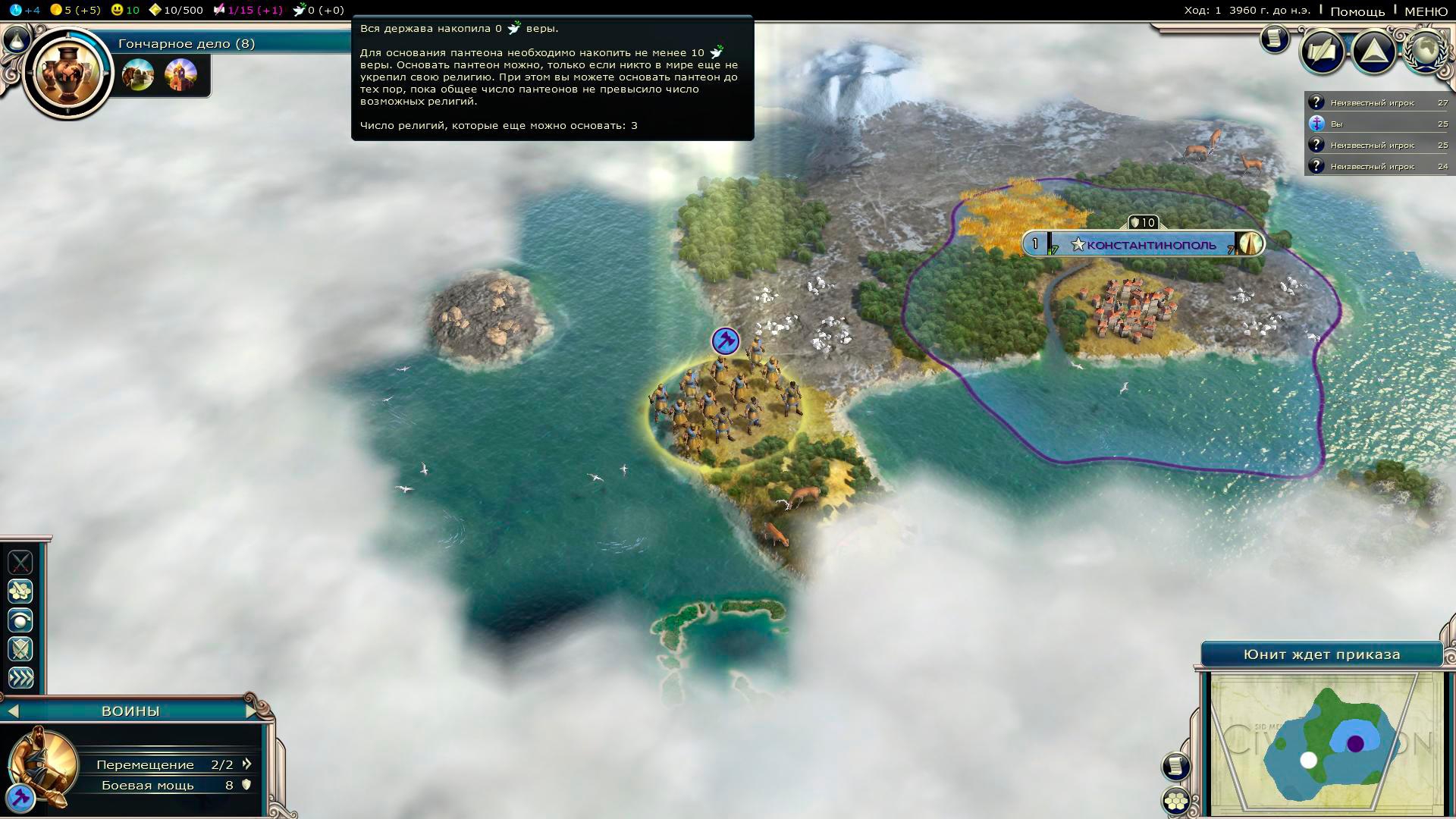Click the 'Юнит ждет приказа' button

[x=1321, y=654]
